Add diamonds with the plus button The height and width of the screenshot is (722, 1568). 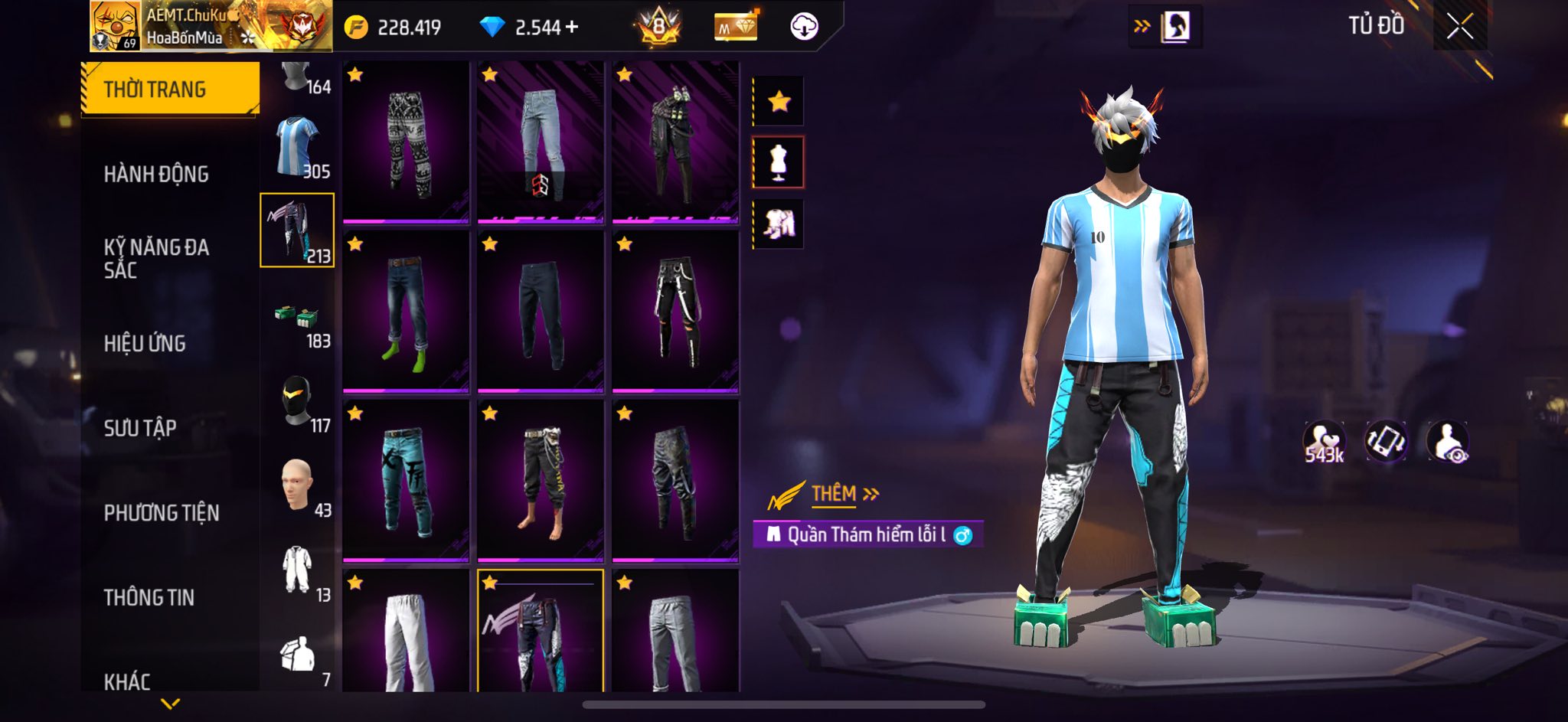pos(572,28)
